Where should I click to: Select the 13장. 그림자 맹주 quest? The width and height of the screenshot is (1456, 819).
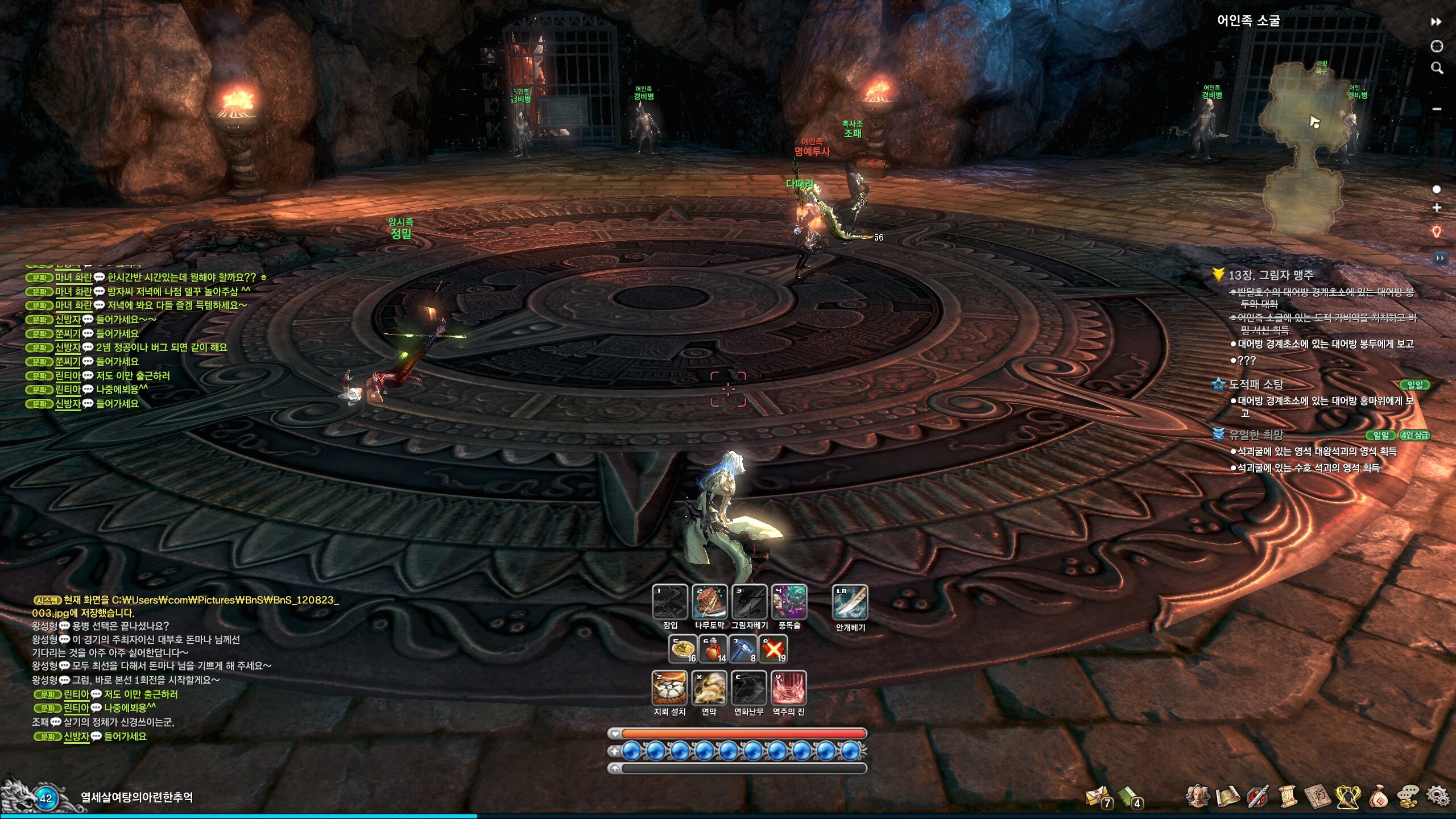[1271, 275]
